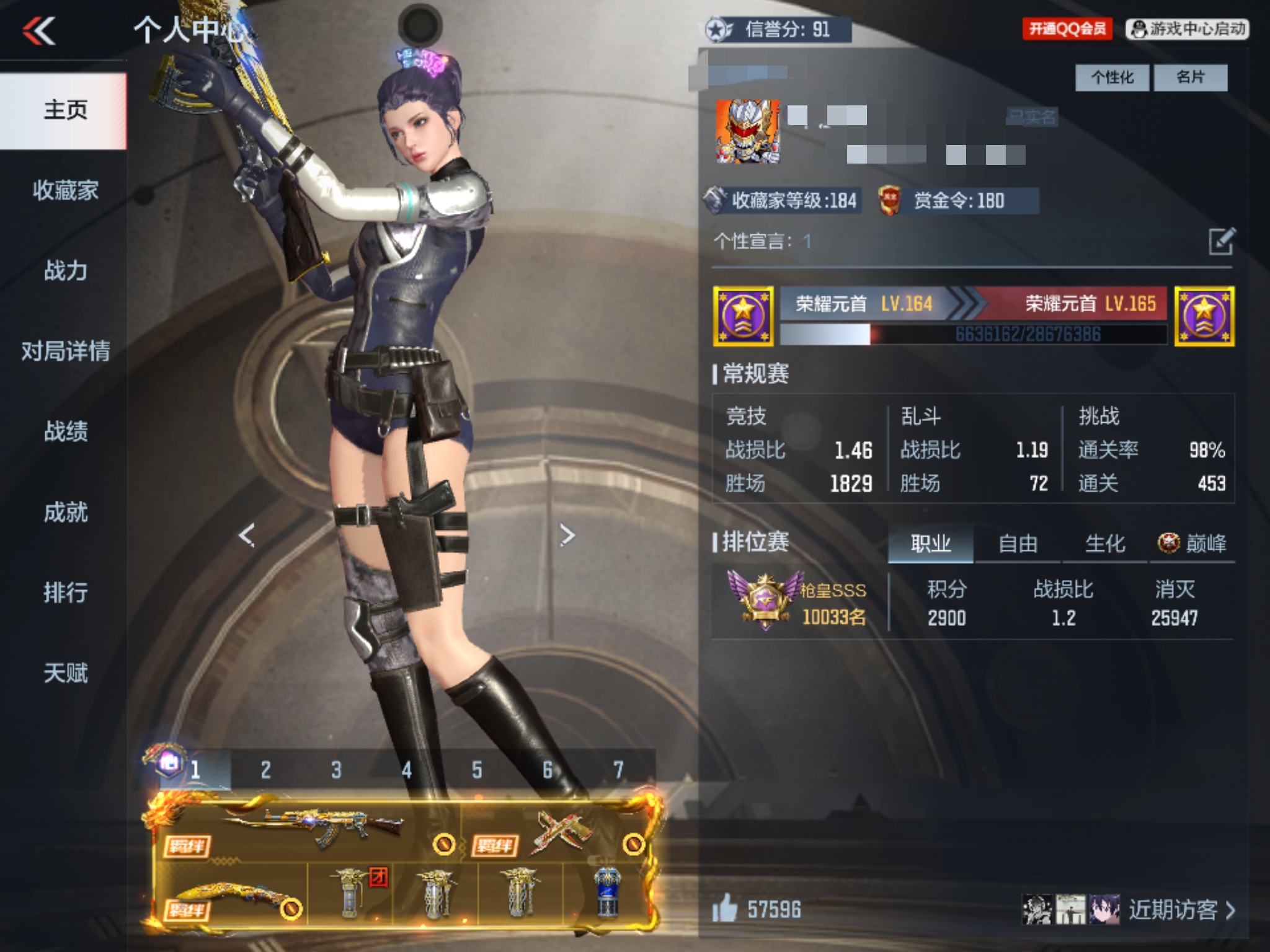Open the 收藏家 menu entry
1270x952 pixels.
[65, 190]
